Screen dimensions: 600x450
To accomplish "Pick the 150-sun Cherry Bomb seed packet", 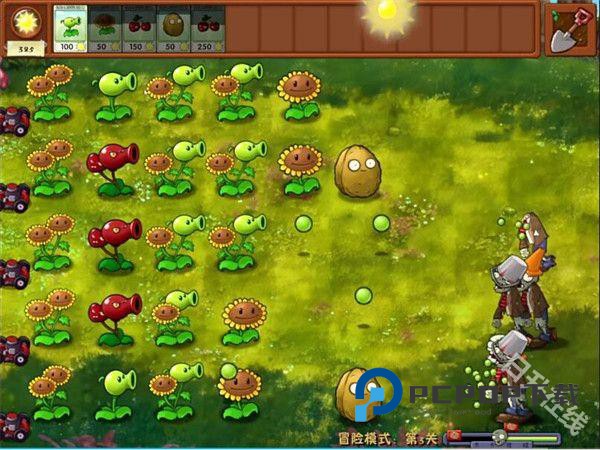I will (x=138, y=30).
